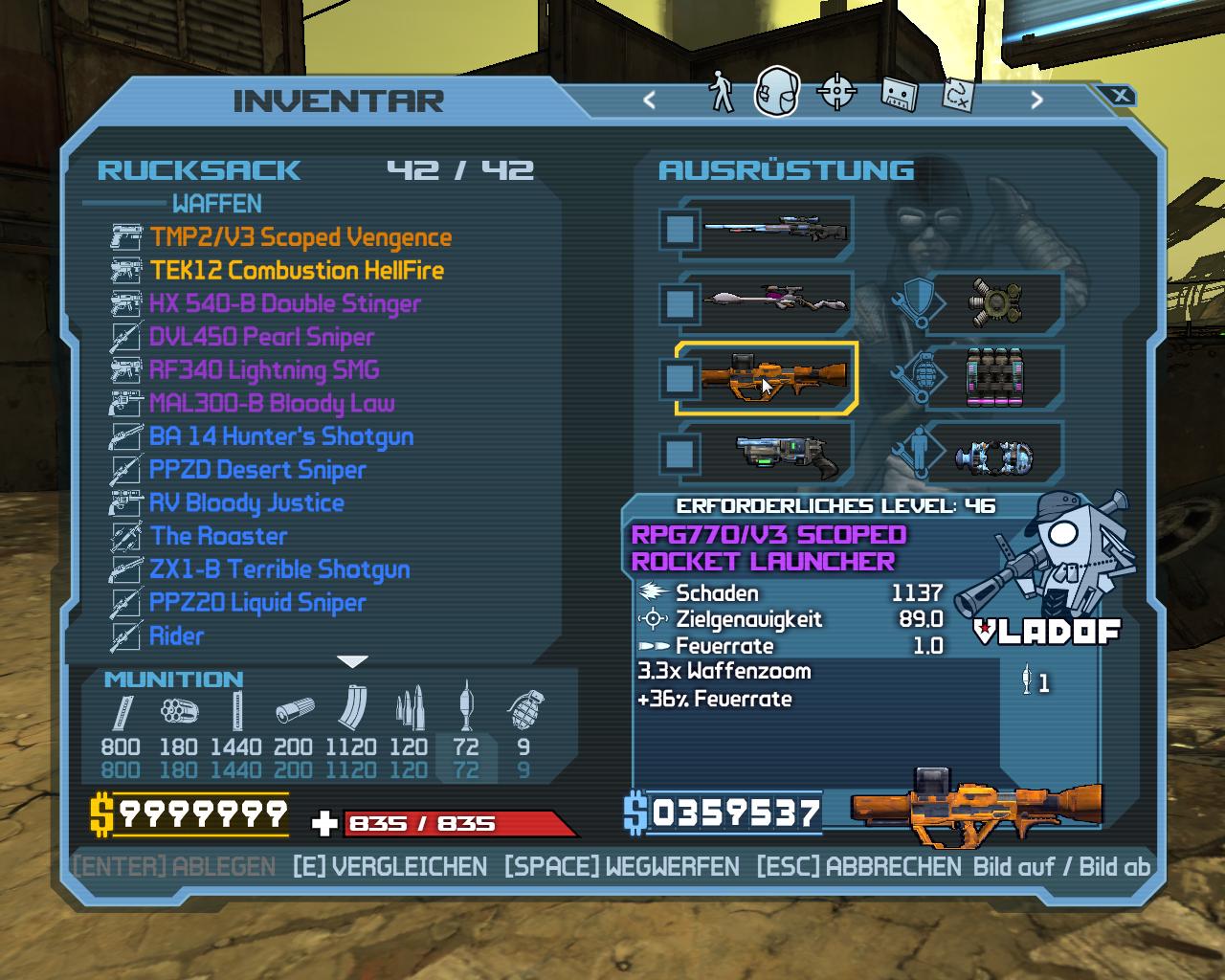Highlight the RF340 Lightning SMG row
Viewport: 1225px width, 980px height.
[x=264, y=370]
